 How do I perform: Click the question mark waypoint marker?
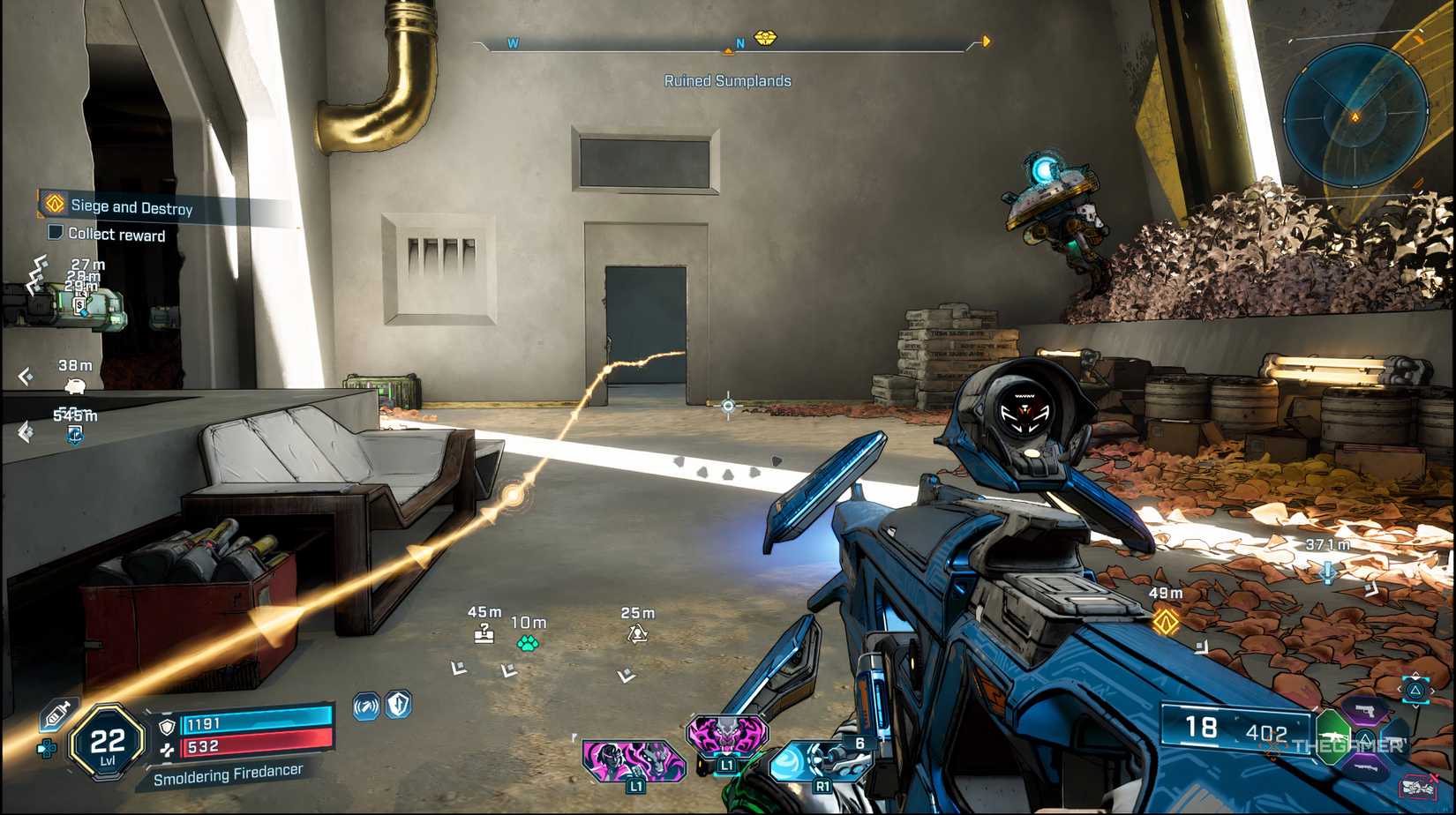click(484, 632)
